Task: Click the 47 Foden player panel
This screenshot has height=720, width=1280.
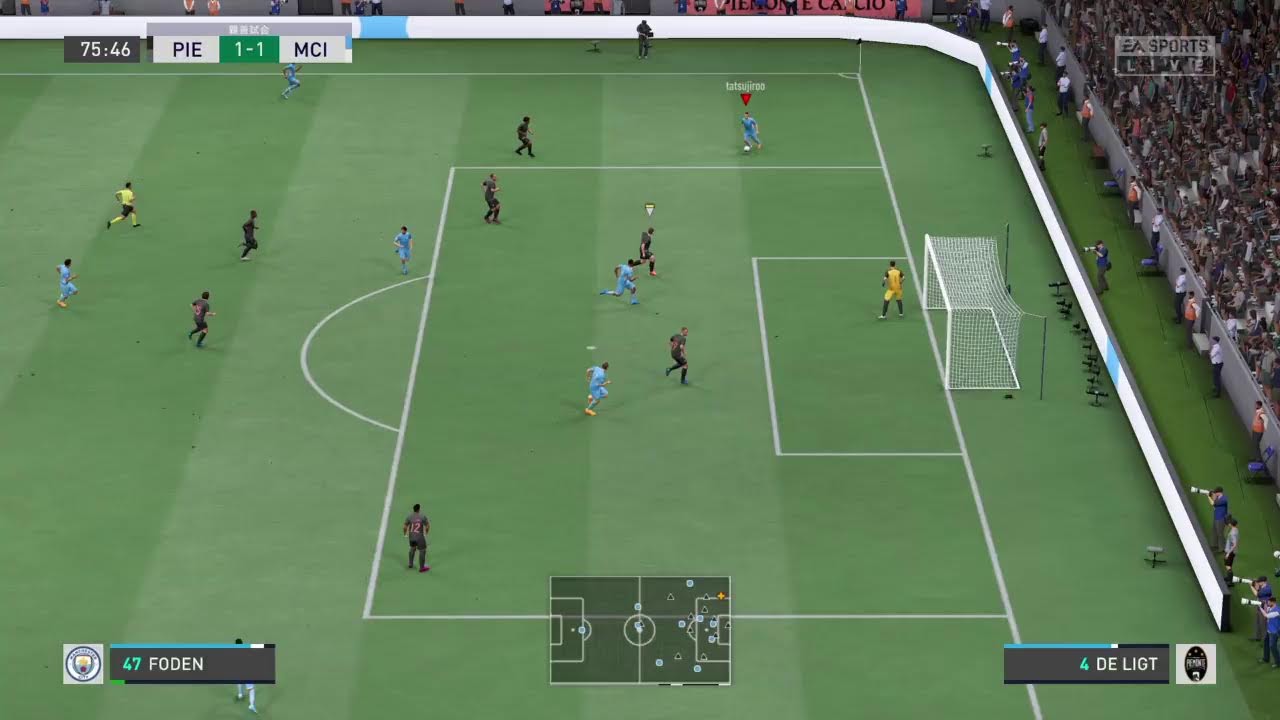Action: click(192, 664)
